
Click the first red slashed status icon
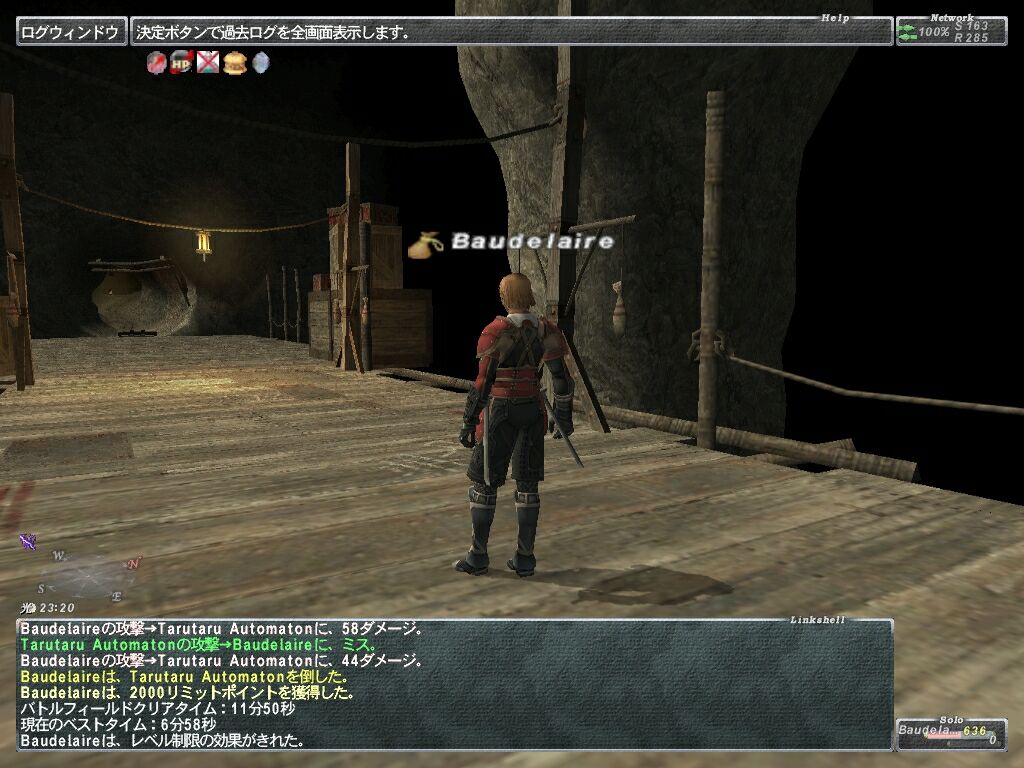click(156, 63)
